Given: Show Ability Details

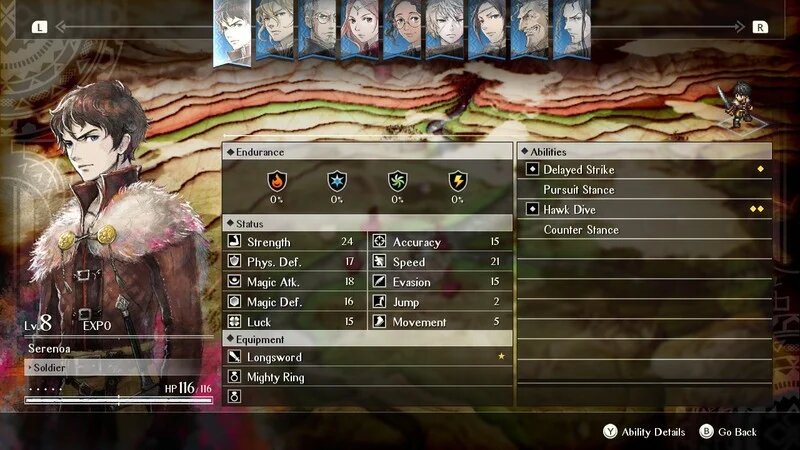Looking at the screenshot, I should pos(644,432).
